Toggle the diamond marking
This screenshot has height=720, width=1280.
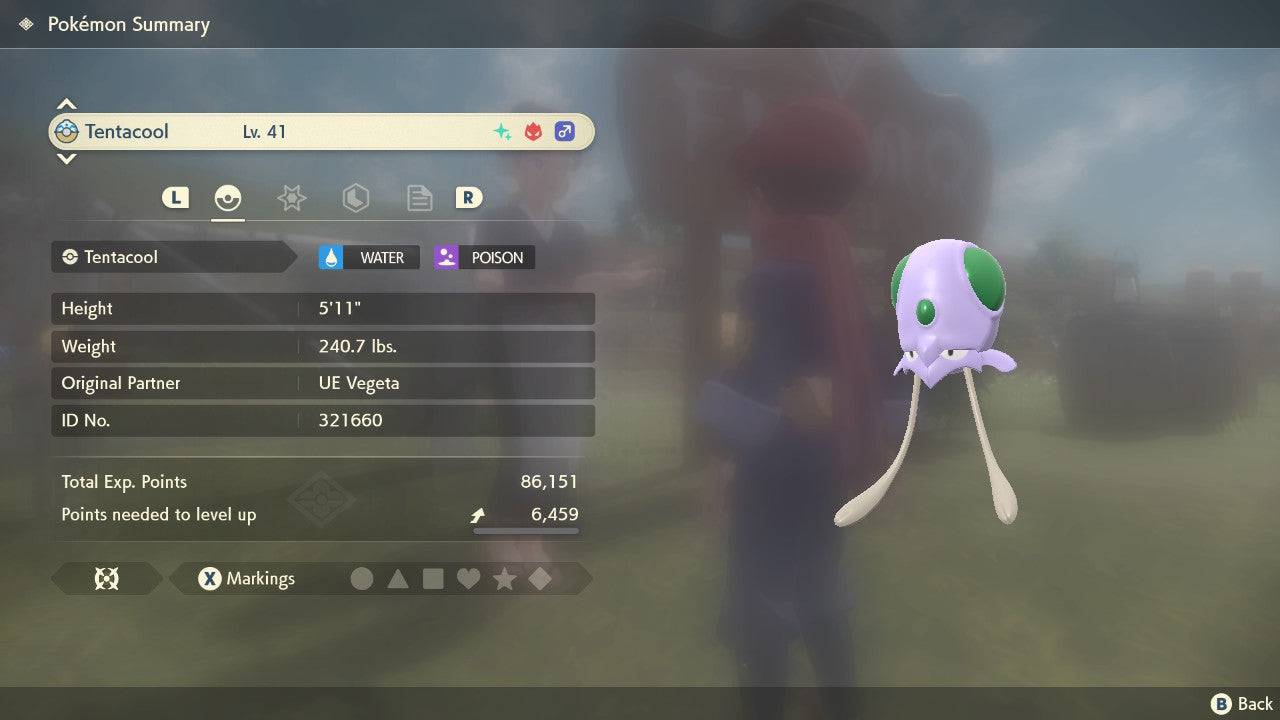[540, 579]
